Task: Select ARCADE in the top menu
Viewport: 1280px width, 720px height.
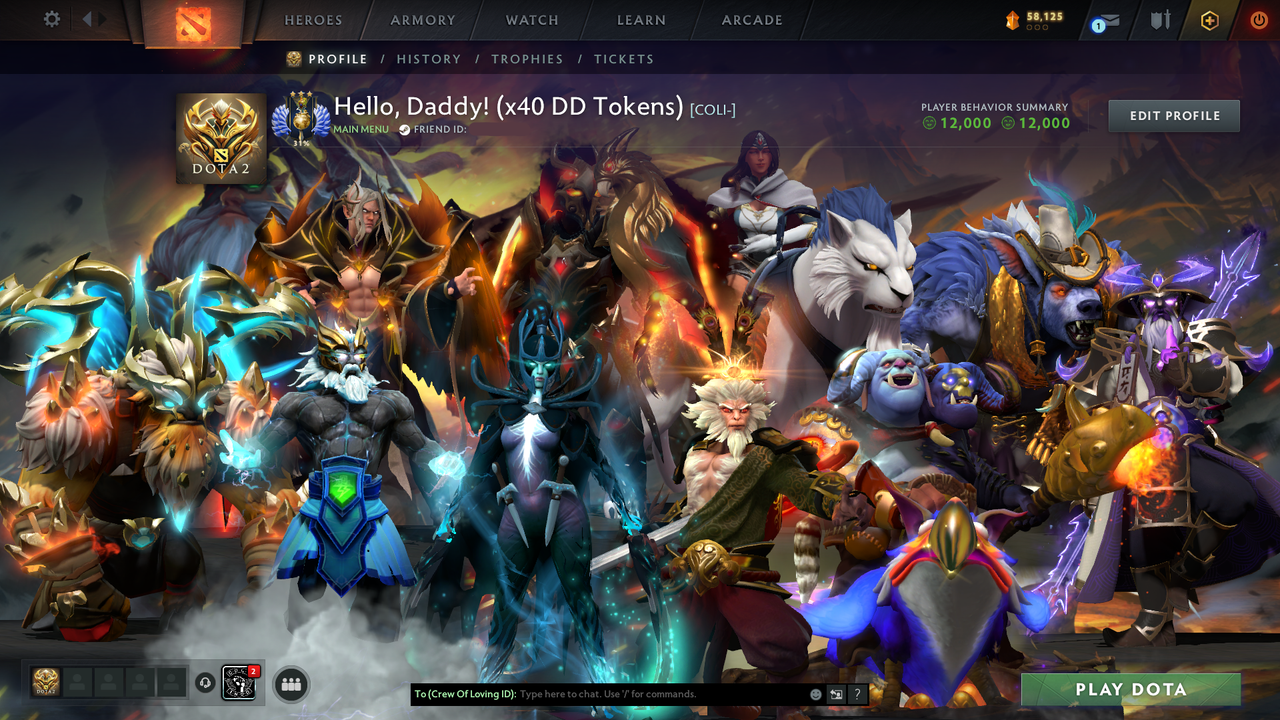Action: (751, 20)
